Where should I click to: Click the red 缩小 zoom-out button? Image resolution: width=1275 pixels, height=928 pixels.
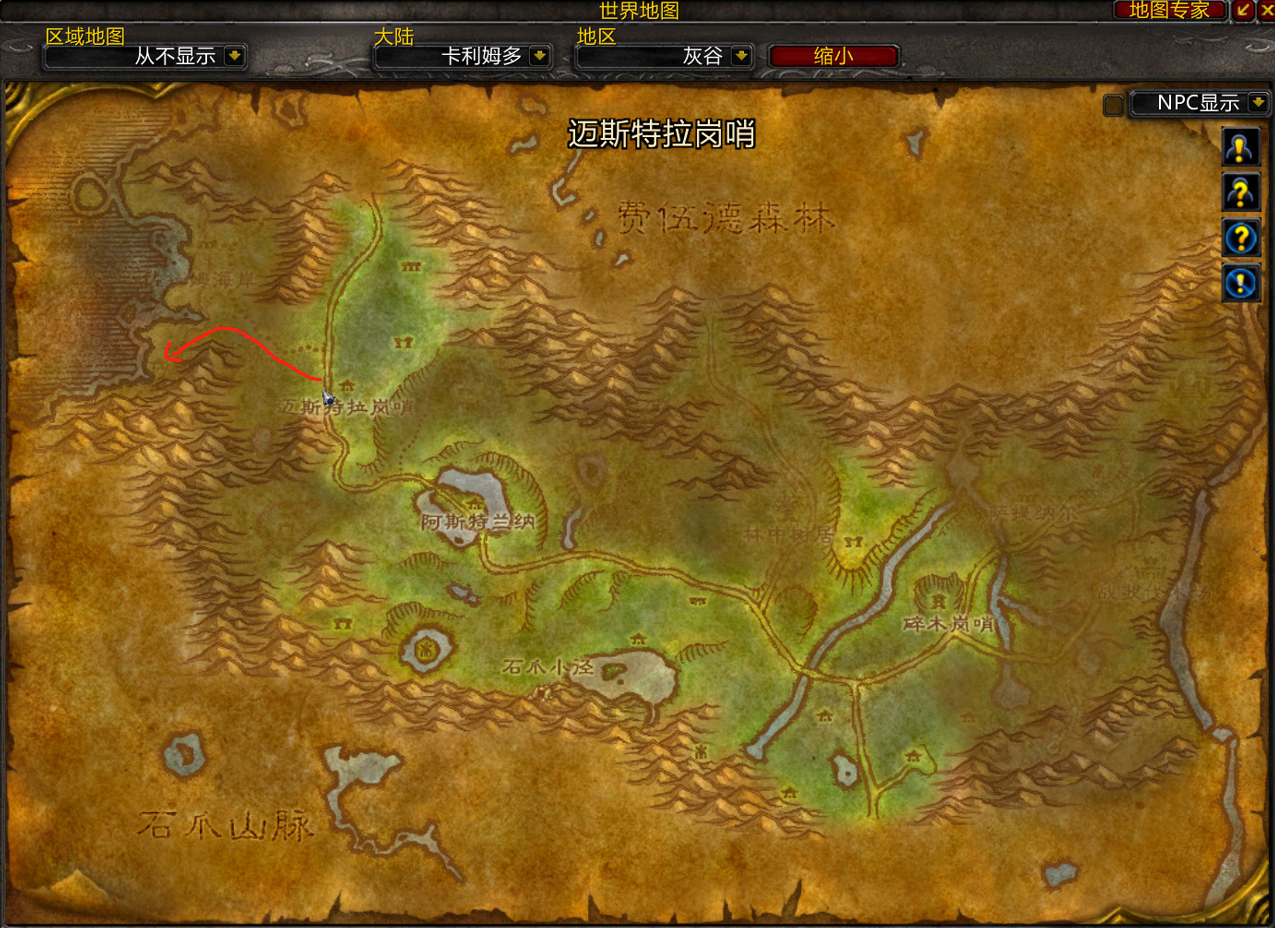click(833, 56)
